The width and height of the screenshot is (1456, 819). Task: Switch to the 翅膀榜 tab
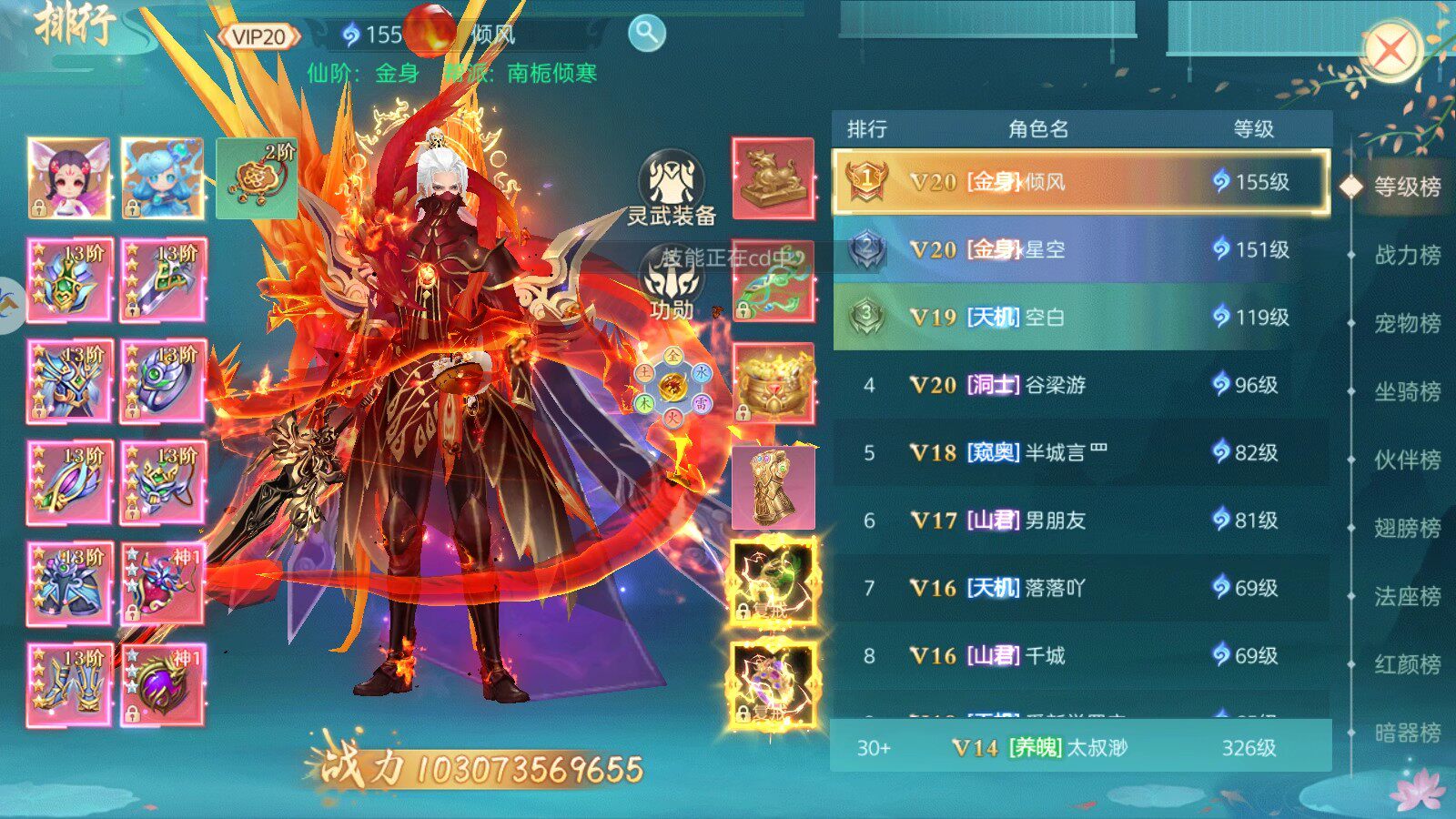pos(1406,528)
